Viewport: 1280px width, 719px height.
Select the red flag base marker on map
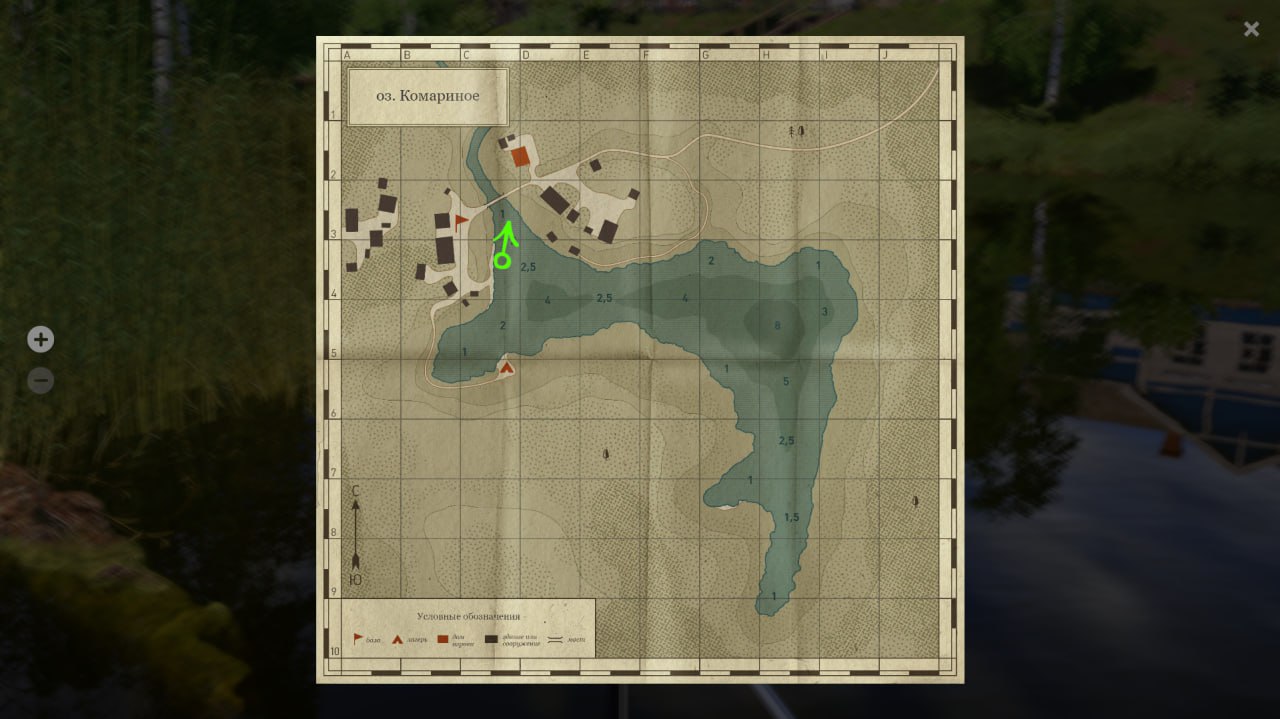tap(461, 222)
